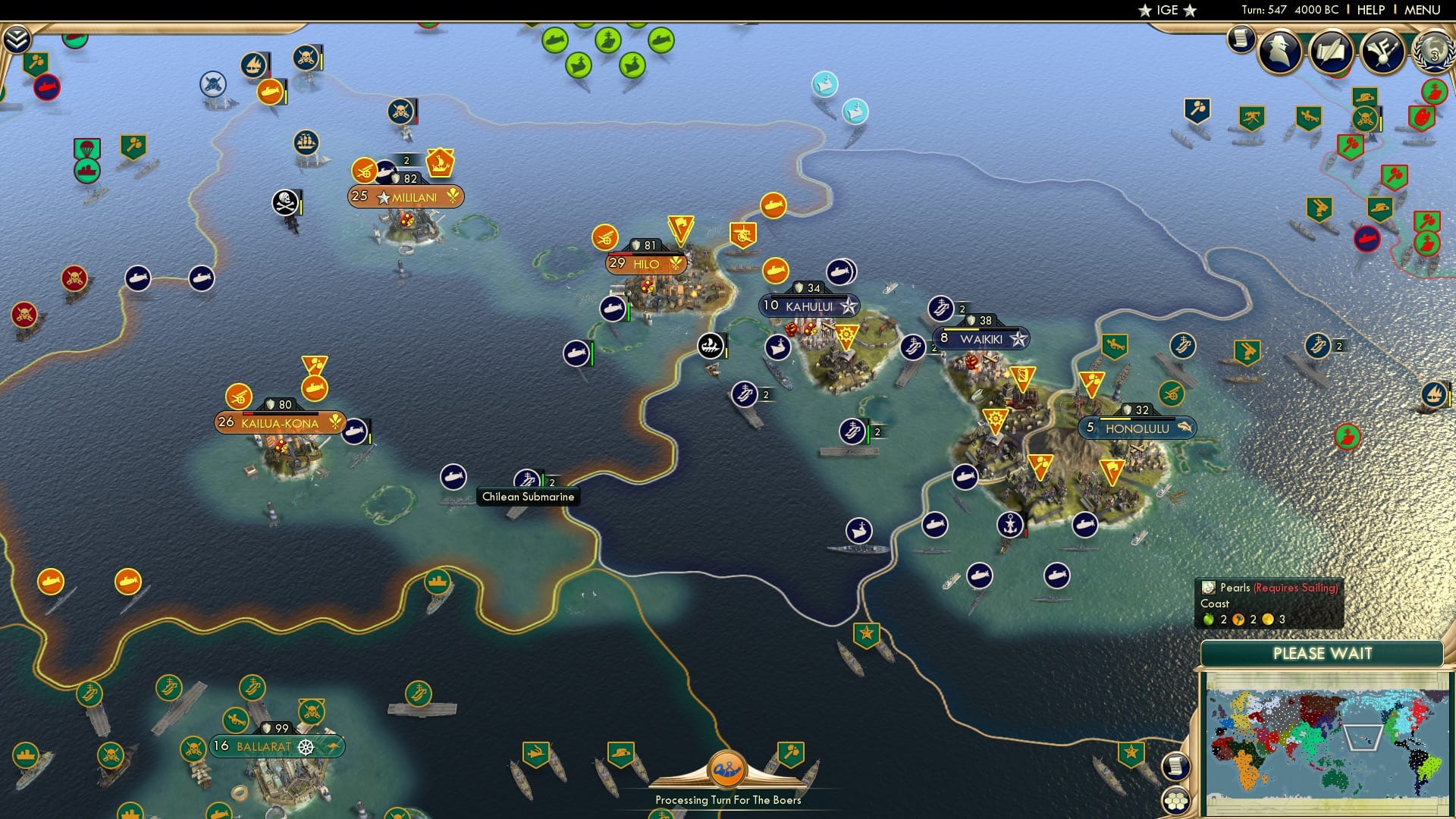Open HELP from the top bar
This screenshot has width=1456, height=819.
(x=1370, y=10)
